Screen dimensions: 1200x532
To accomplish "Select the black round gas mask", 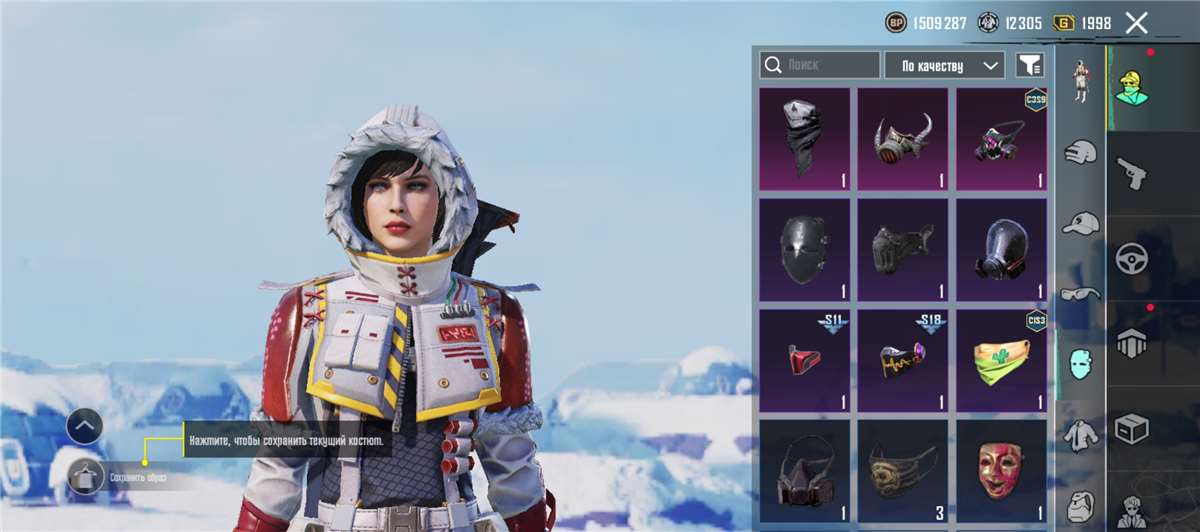I will [x=1001, y=249].
